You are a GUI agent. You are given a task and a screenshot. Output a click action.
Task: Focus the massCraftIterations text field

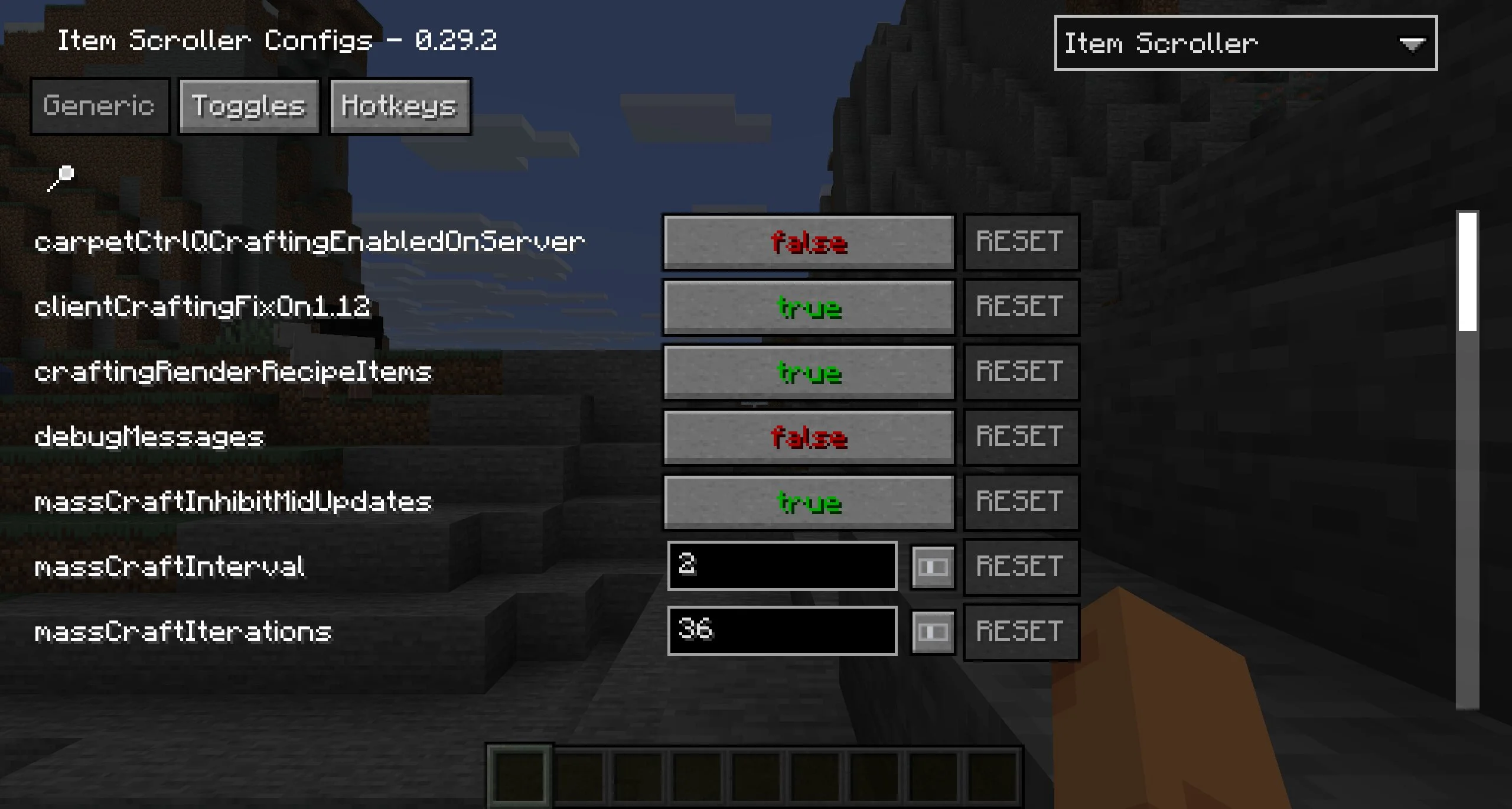tap(782, 631)
